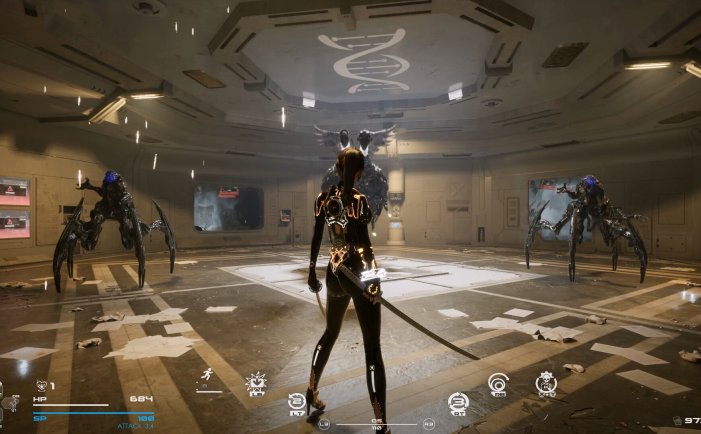Activate the skull emblem skill icon
This screenshot has width=701, height=434.
click(545, 382)
